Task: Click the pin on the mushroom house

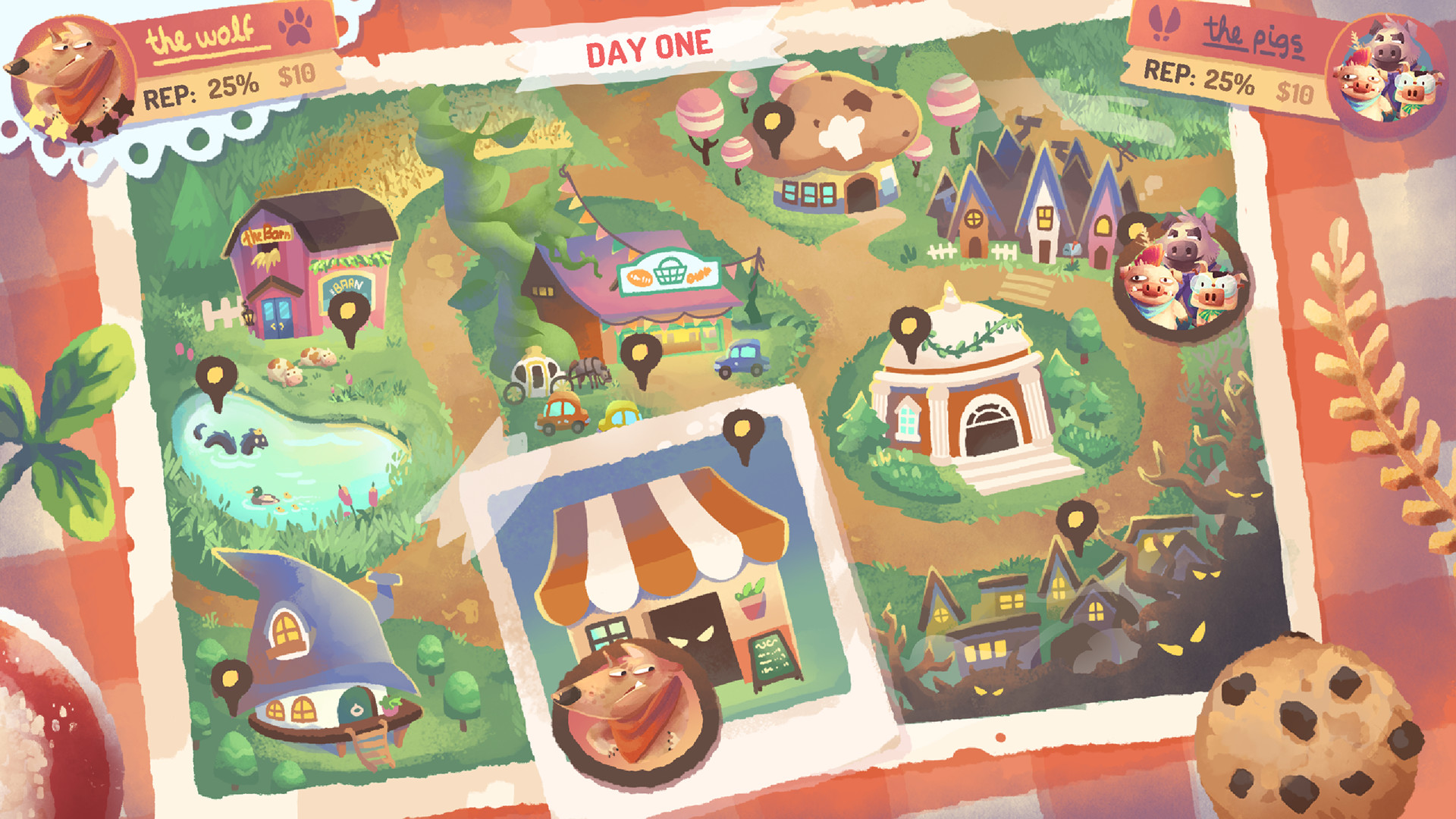Action: [775, 121]
